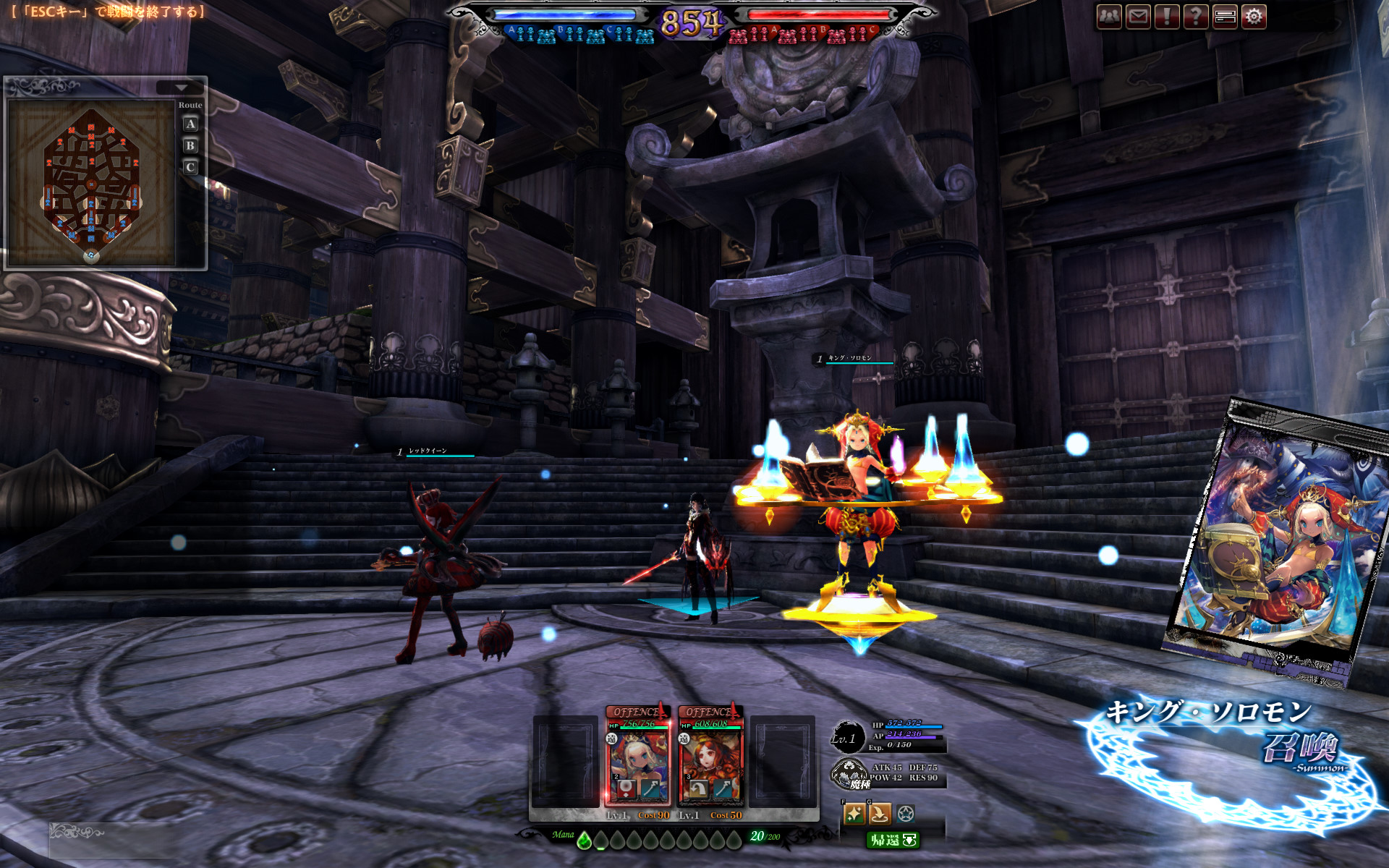The image size is (1389, 868).
Task: Collapse the minimap with the arrow dropdown
Action: coord(181,88)
